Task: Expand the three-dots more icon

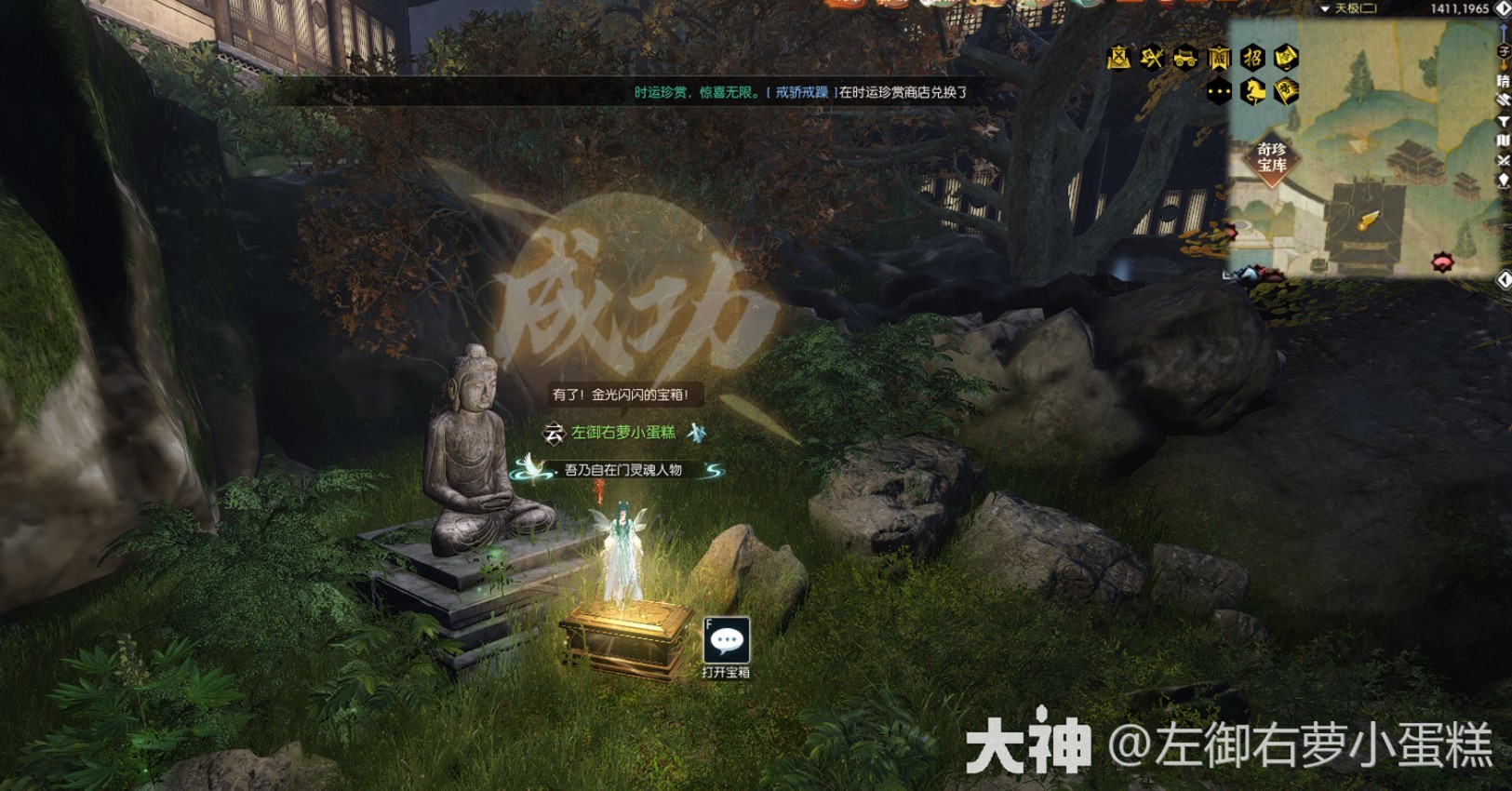Action: tap(1219, 91)
